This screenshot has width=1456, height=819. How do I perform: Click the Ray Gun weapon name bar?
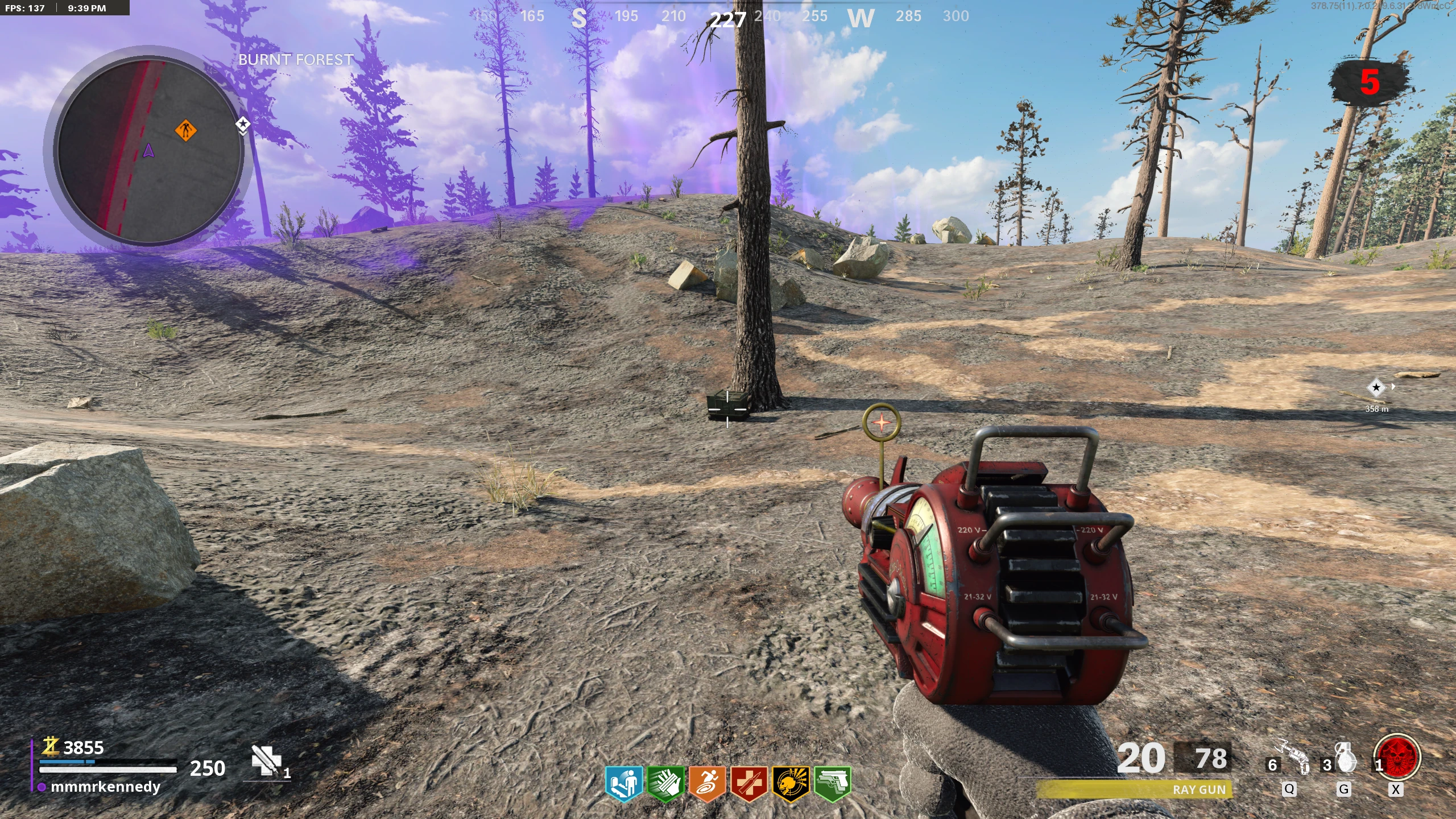click(1135, 789)
